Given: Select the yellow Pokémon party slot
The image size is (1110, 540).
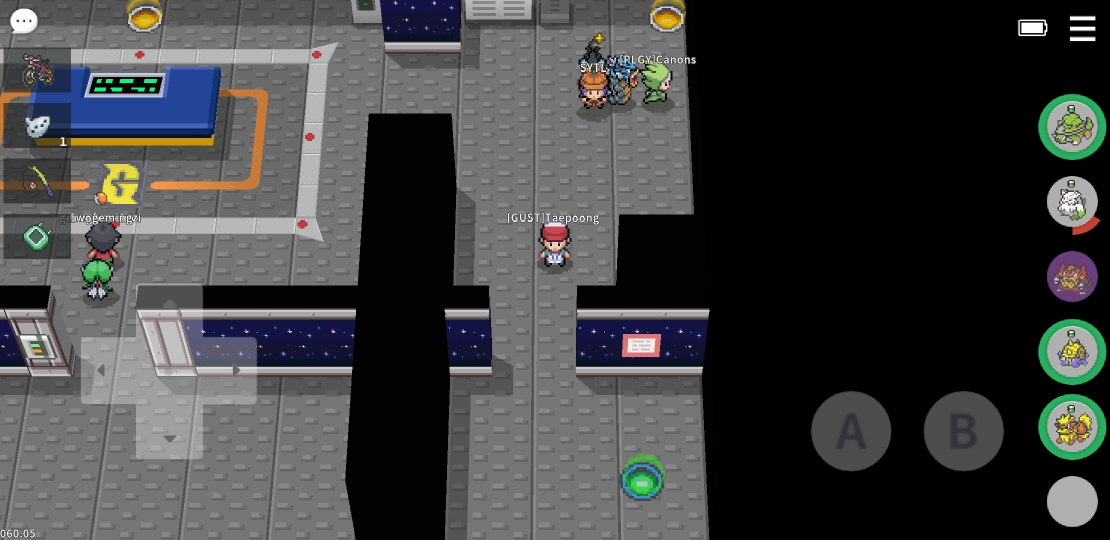Looking at the screenshot, I should (x=1072, y=352).
